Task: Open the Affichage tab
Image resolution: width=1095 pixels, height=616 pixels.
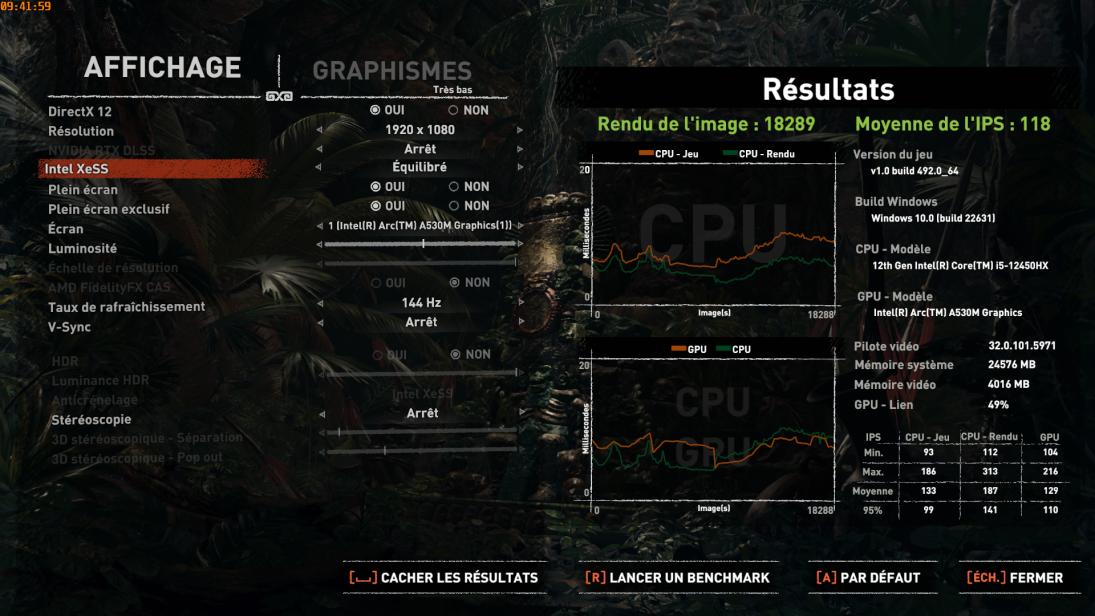Action: point(163,67)
